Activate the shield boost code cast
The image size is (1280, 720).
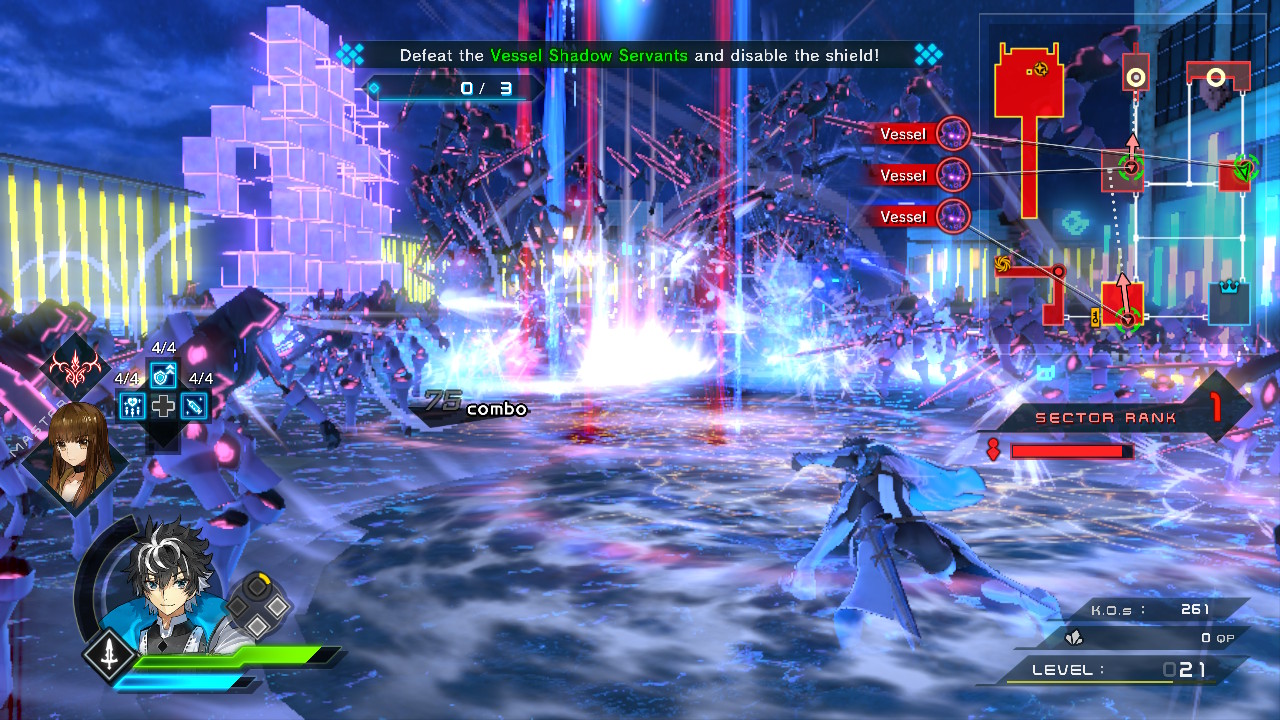tap(163, 375)
